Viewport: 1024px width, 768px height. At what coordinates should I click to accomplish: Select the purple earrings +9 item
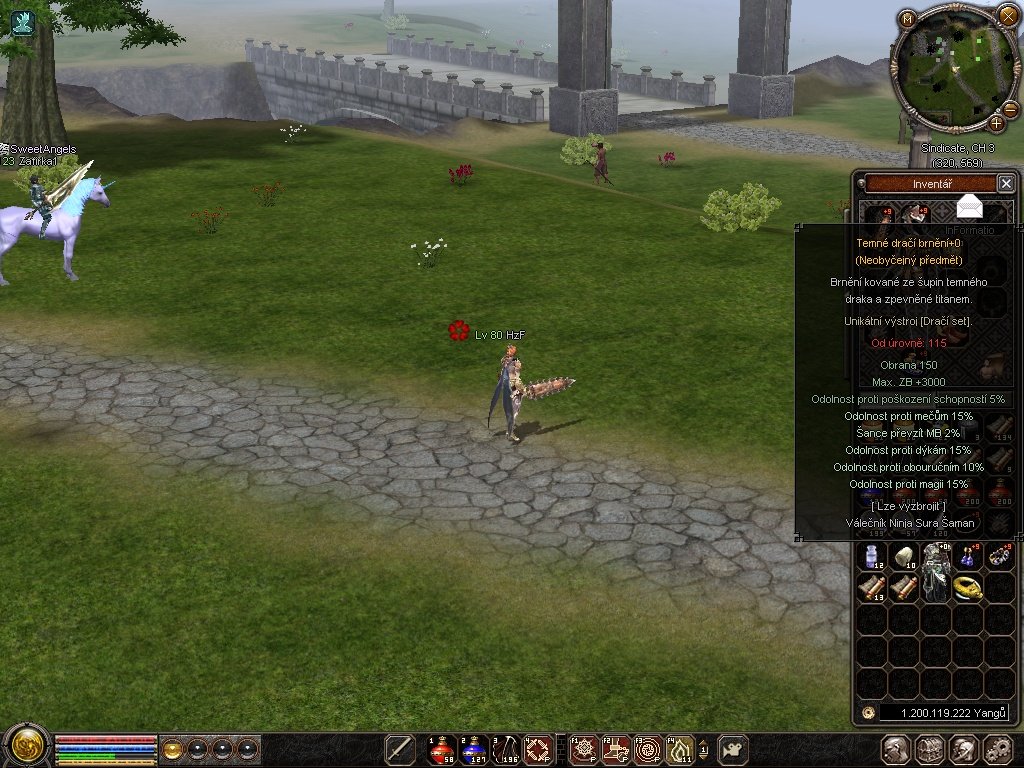click(x=968, y=557)
